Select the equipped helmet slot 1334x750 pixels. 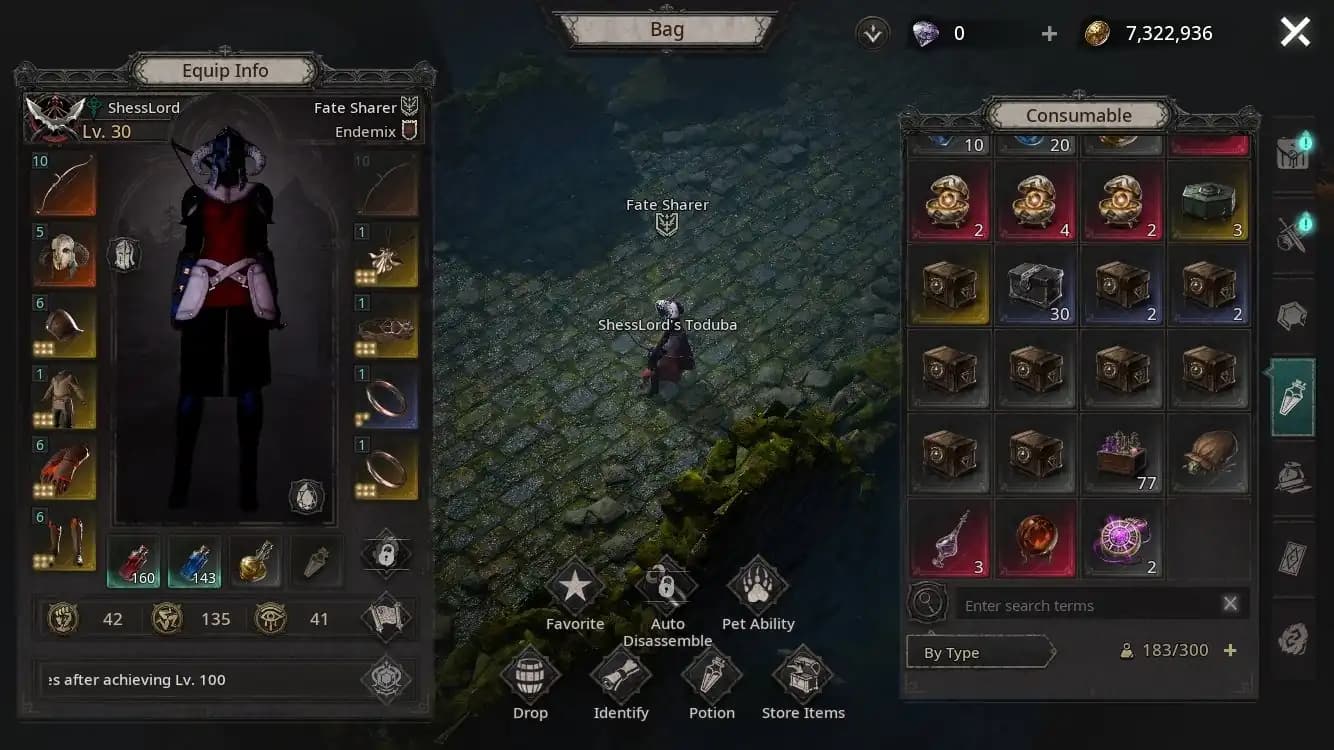coord(64,255)
